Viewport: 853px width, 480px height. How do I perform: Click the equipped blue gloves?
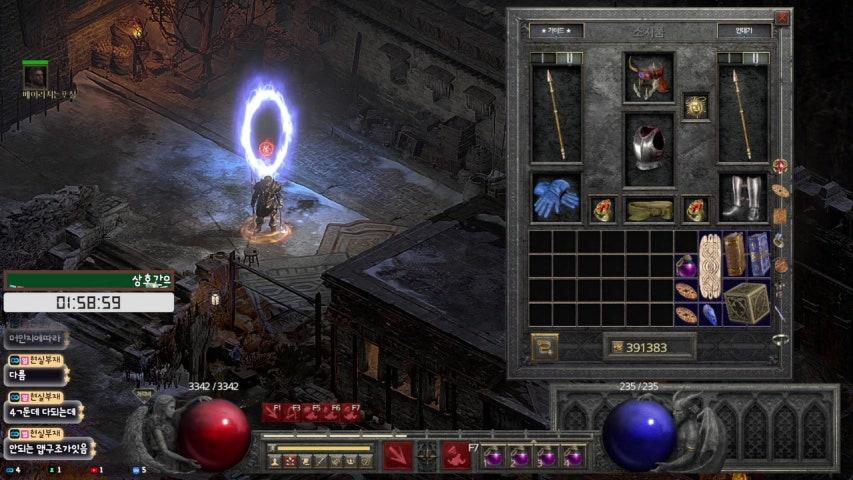(x=556, y=198)
